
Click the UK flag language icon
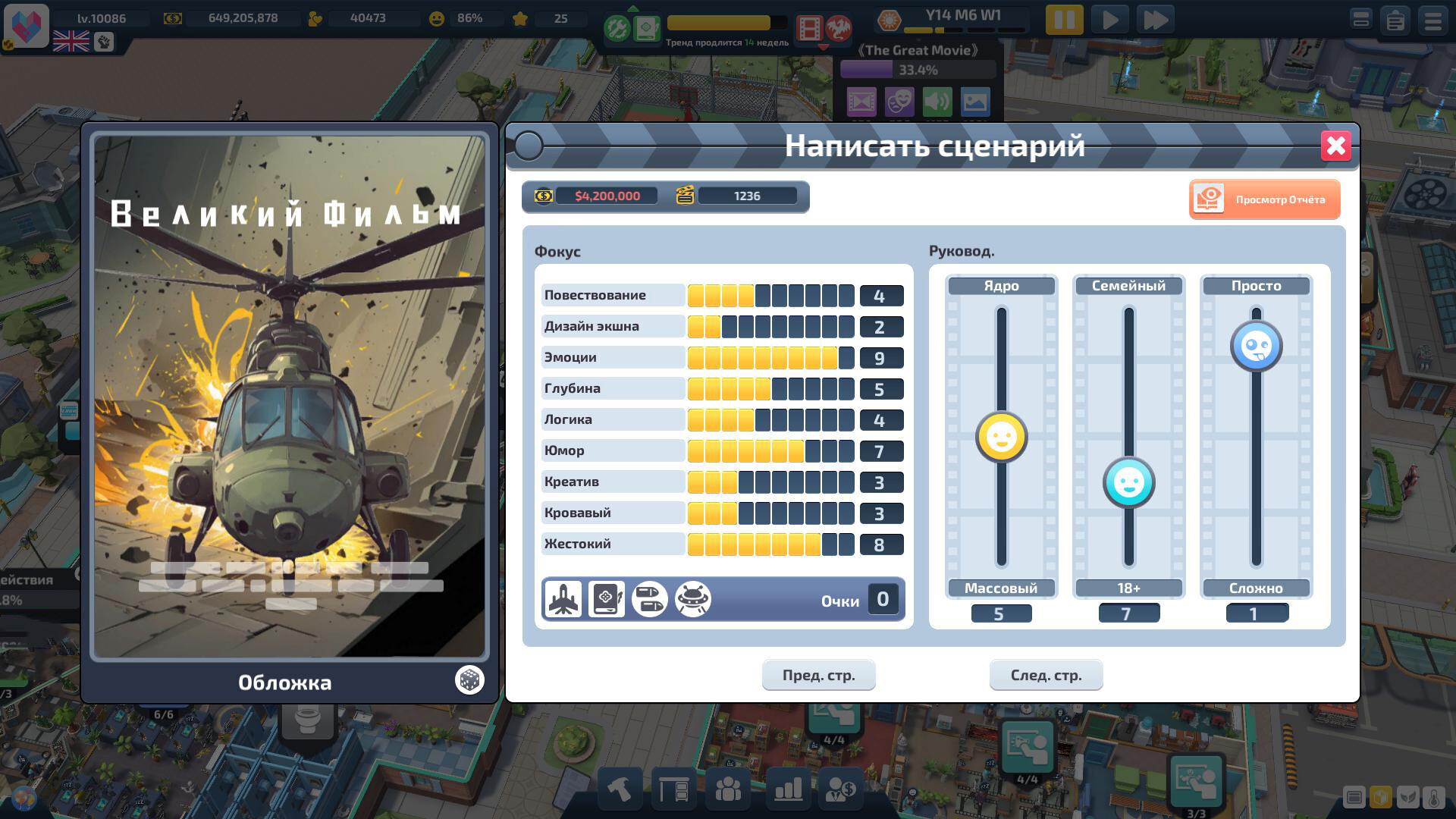pos(71,42)
